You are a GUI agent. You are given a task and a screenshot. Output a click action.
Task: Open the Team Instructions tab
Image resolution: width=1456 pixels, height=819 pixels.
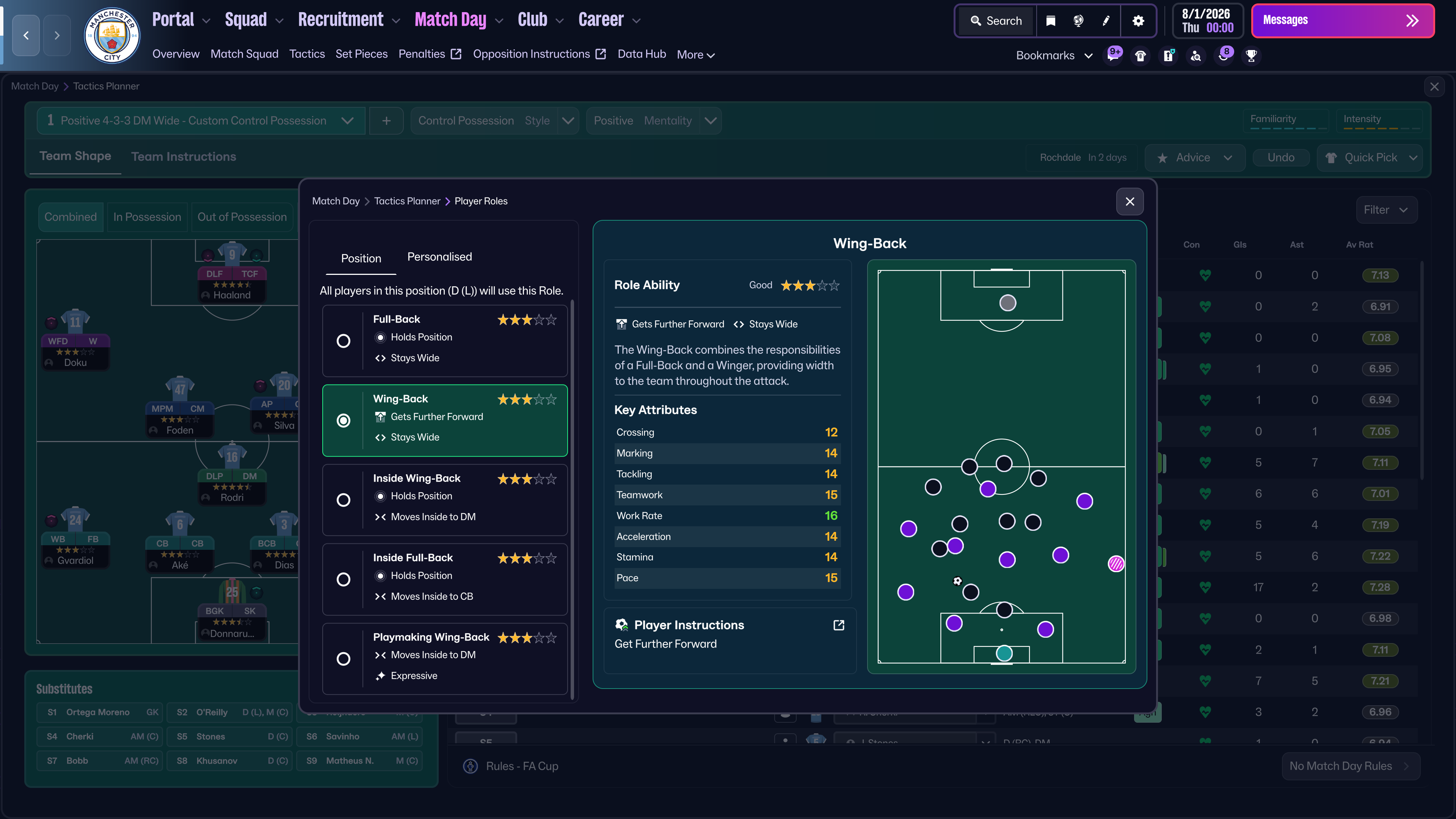pyautogui.click(x=183, y=157)
